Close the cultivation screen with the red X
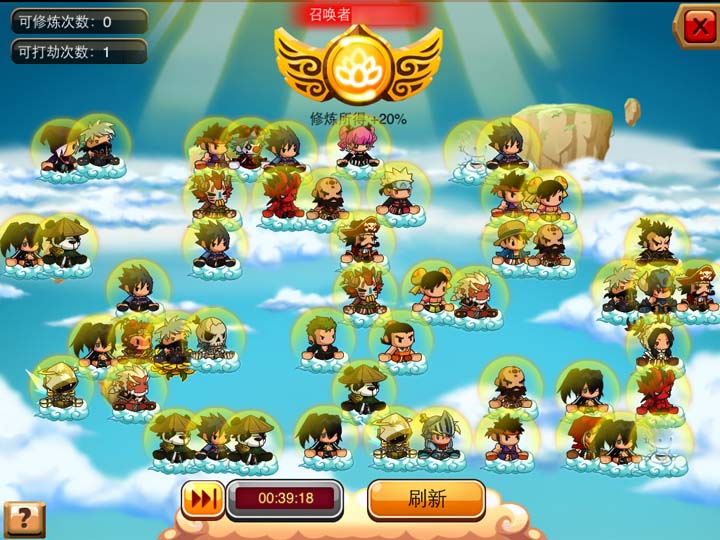This screenshot has width=720, height=540. click(696, 26)
